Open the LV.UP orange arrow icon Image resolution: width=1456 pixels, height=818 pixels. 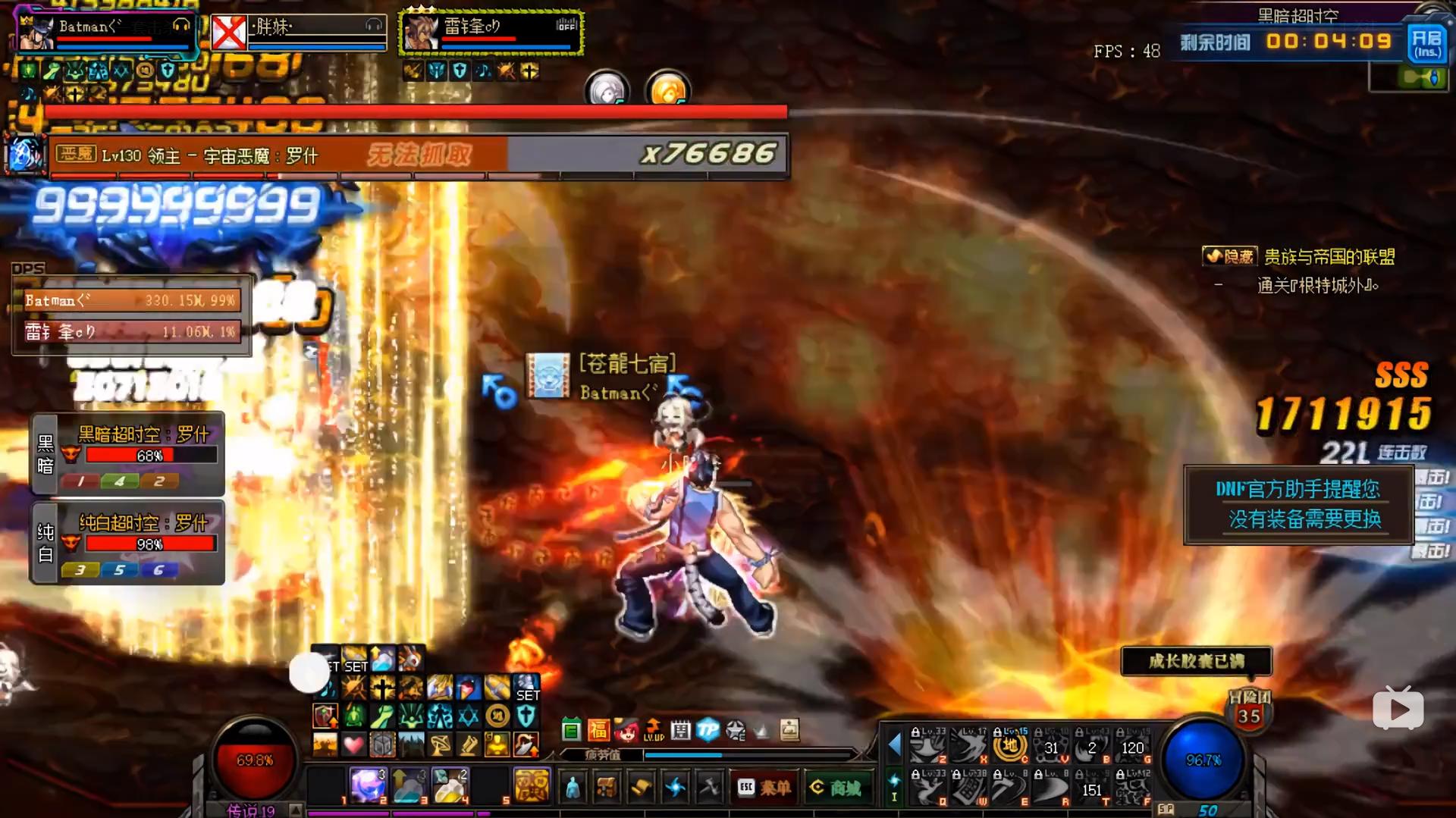pyautogui.click(x=653, y=730)
